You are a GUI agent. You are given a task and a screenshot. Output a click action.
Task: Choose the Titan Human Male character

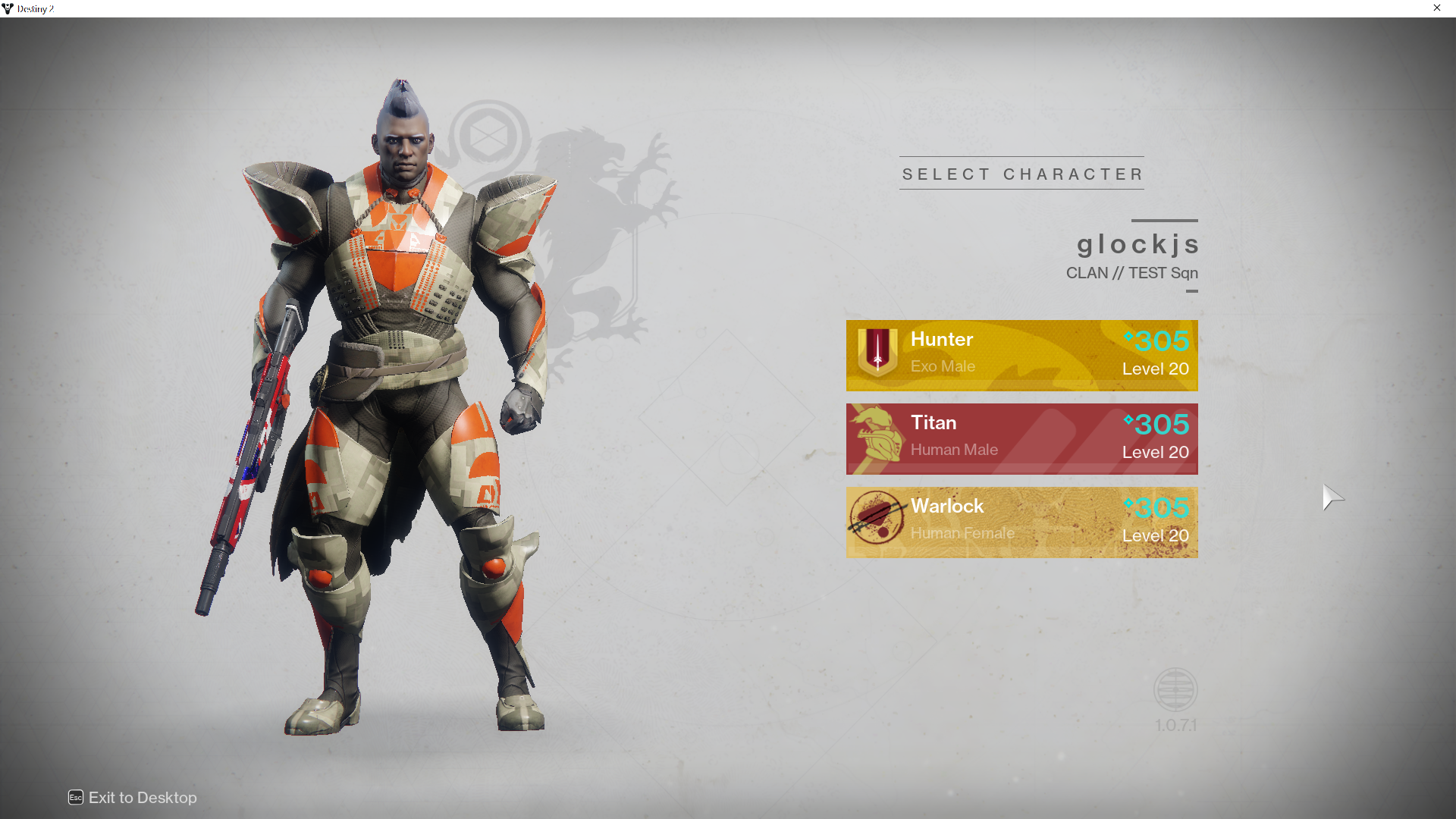point(1021,438)
